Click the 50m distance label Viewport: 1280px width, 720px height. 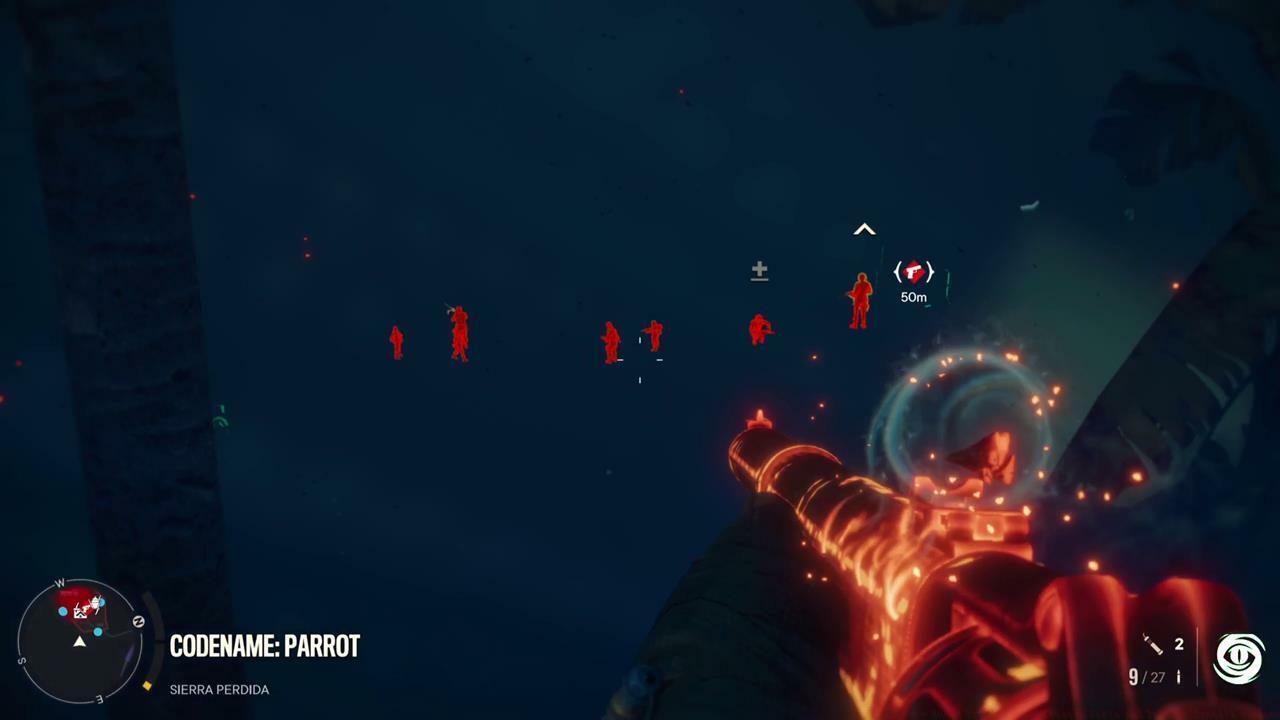pyautogui.click(x=913, y=297)
